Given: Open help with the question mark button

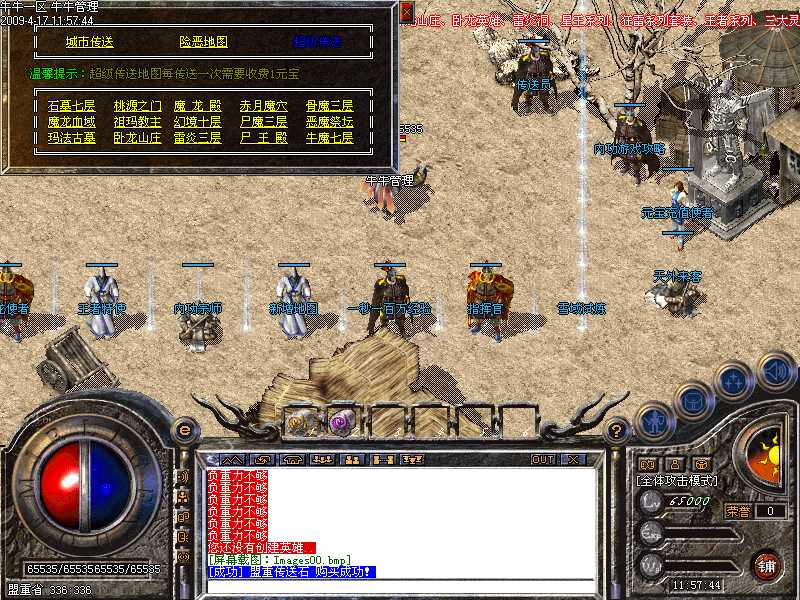Looking at the screenshot, I should pyautogui.click(x=617, y=431).
